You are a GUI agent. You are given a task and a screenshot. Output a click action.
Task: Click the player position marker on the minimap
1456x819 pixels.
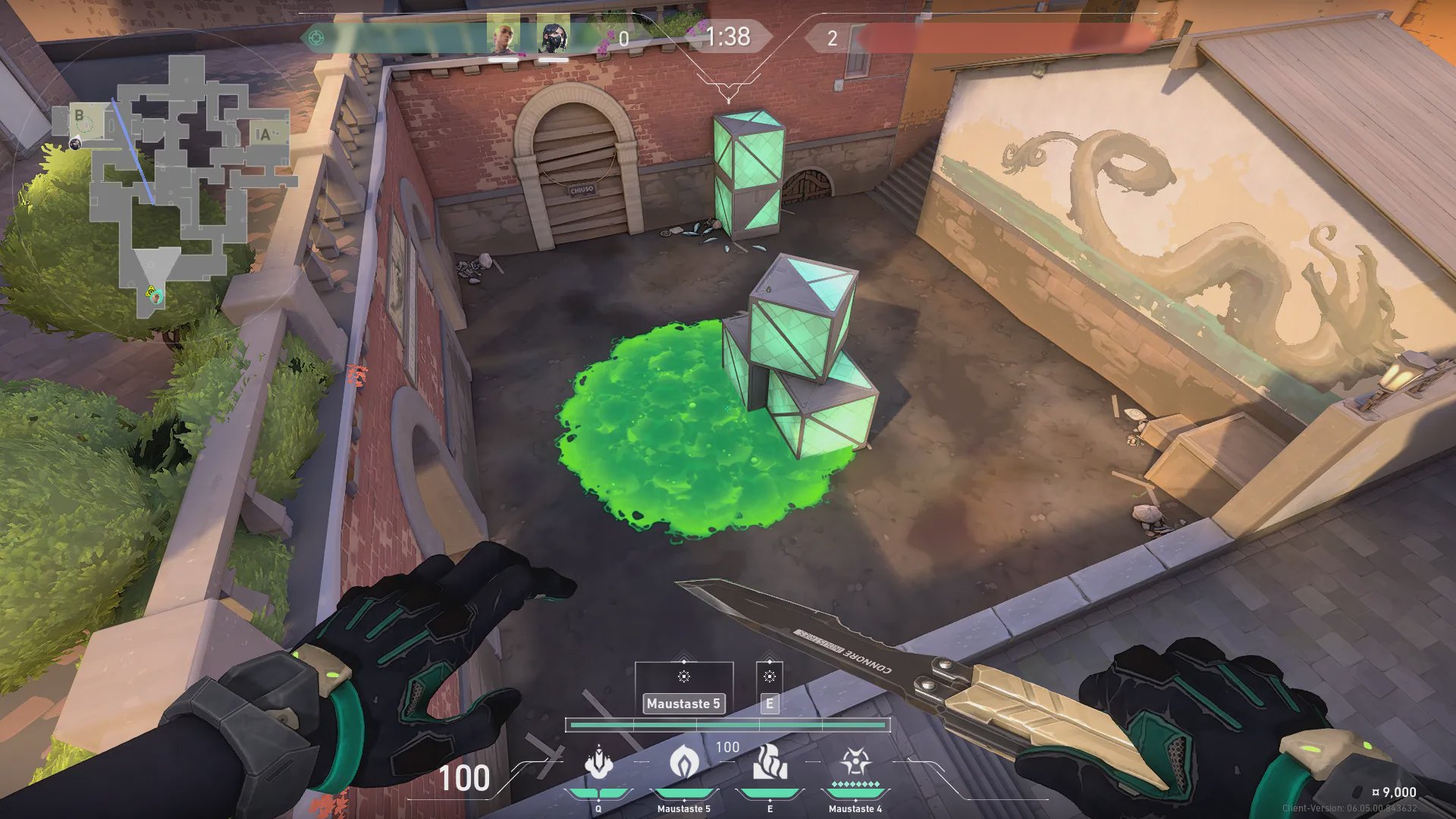154,296
